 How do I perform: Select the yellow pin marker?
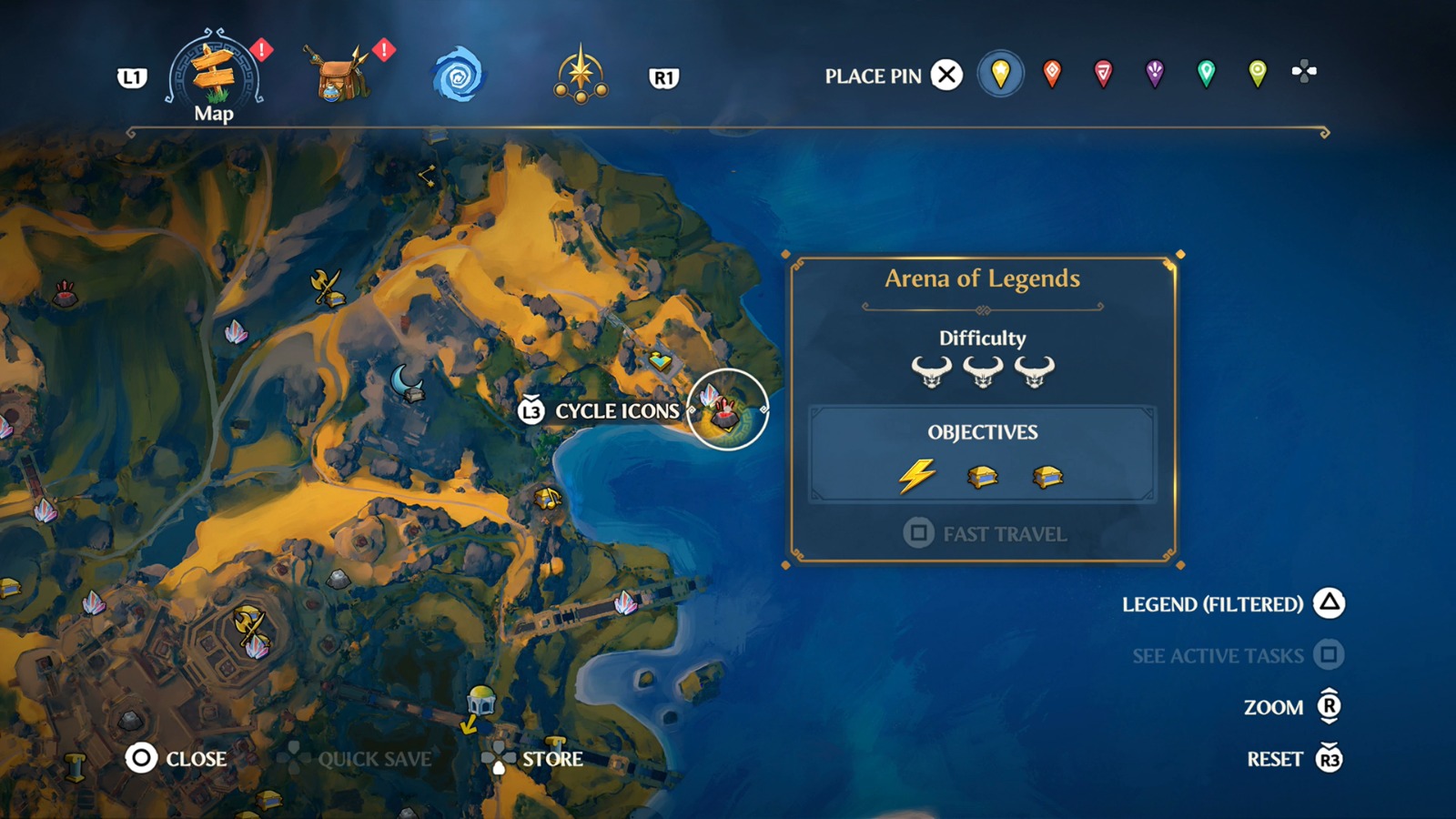(x=998, y=72)
